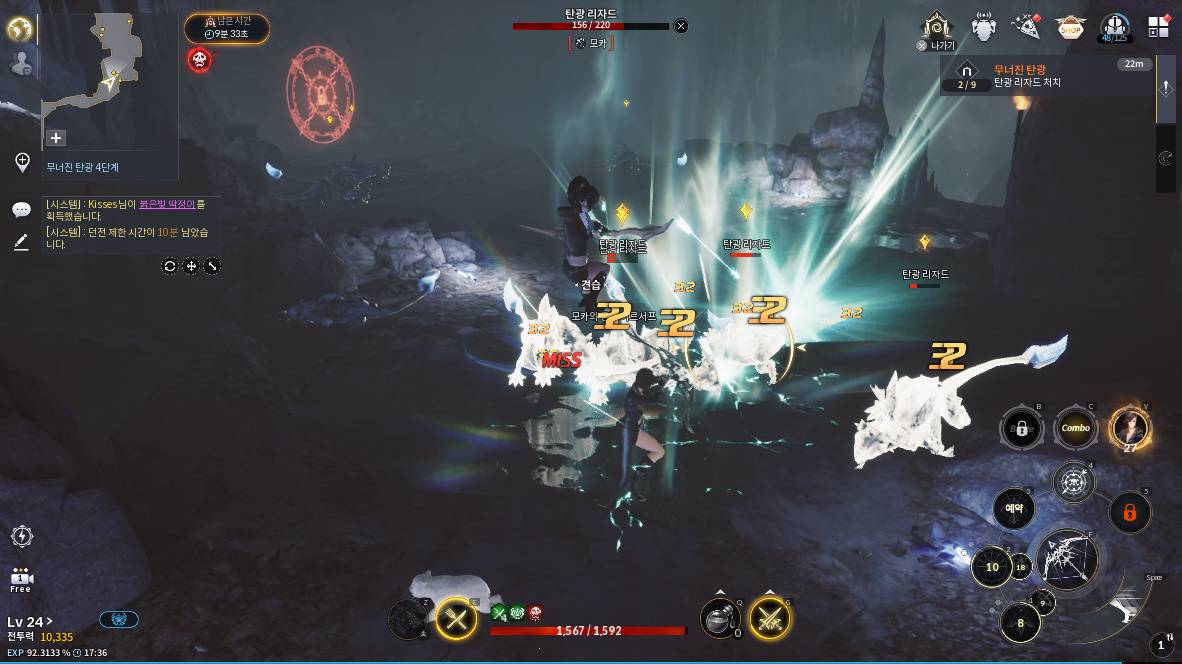The image size is (1182, 664).
Task: Activate the Combo skill button
Action: (x=1076, y=428)
